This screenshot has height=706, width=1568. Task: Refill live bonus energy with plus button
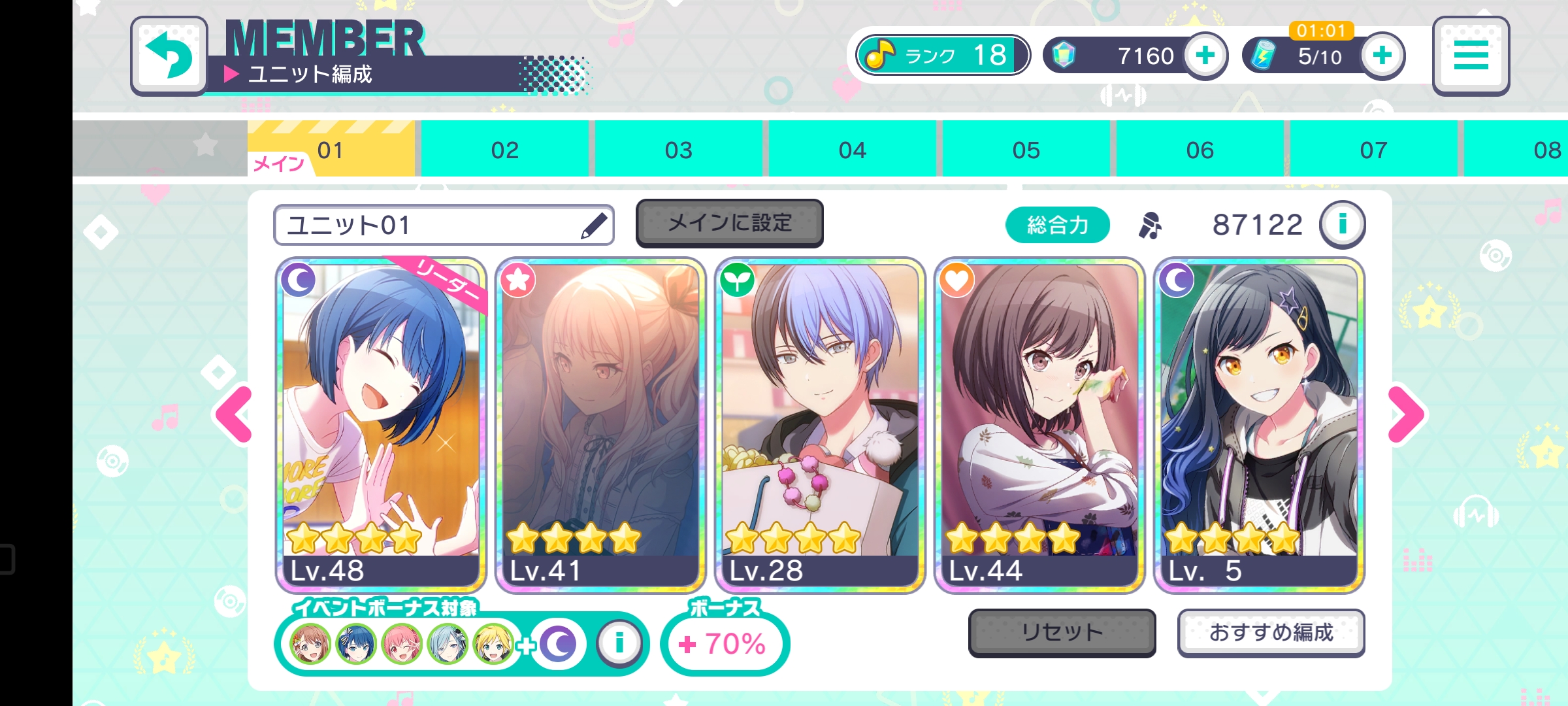[1382, 56]
